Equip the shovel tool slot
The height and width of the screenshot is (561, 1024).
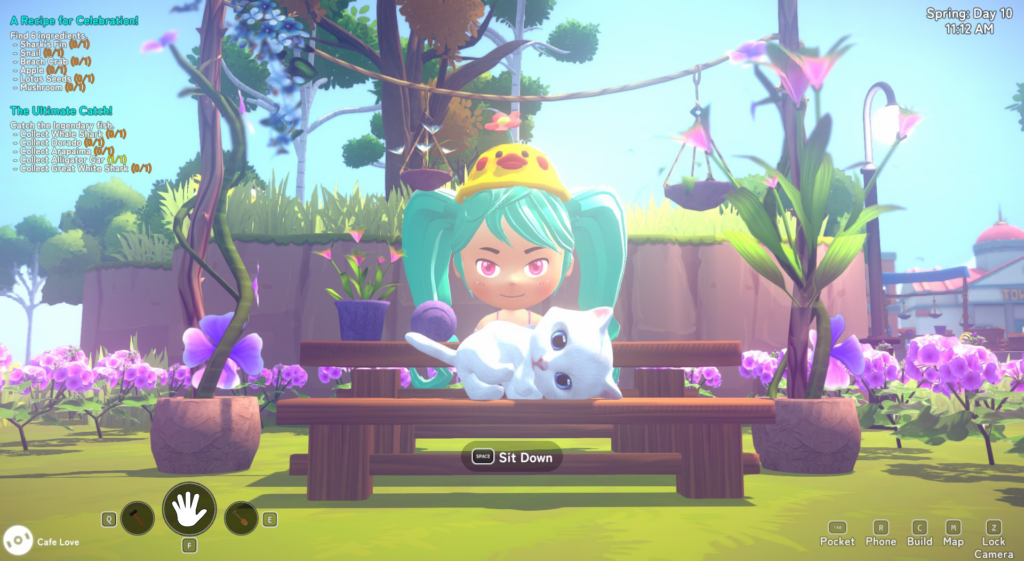242,518
